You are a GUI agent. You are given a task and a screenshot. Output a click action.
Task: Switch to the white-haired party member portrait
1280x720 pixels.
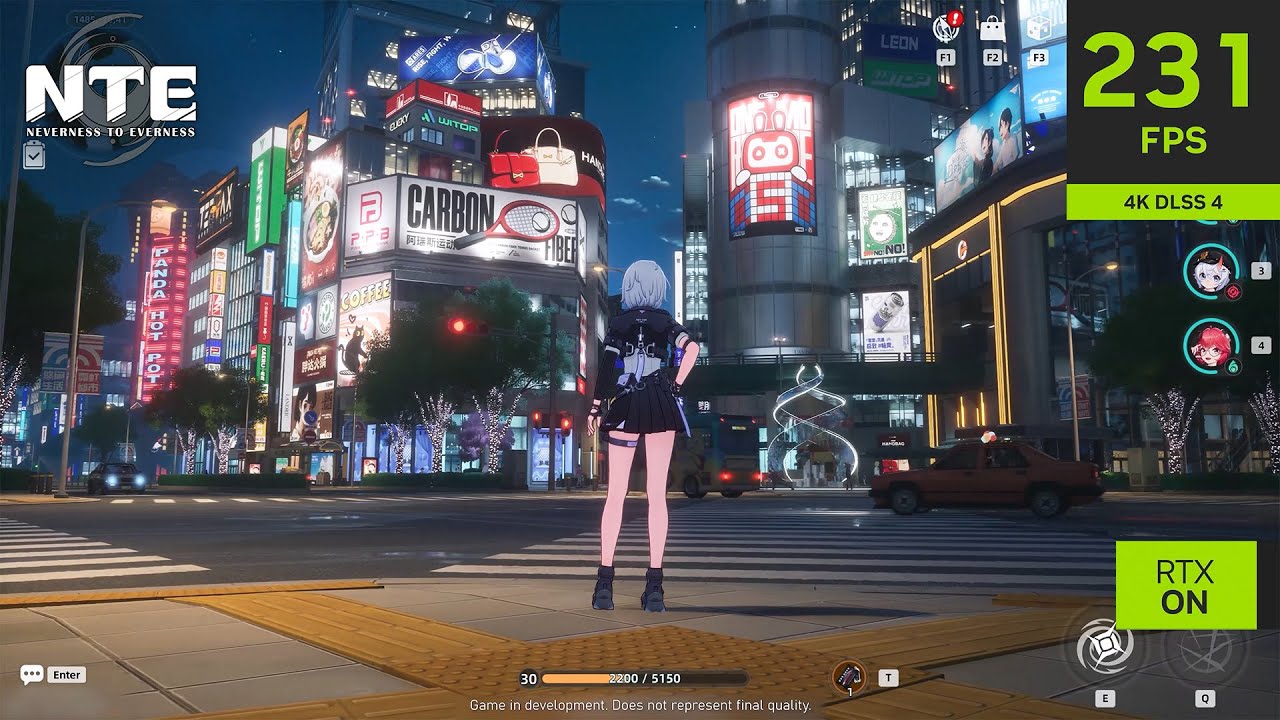pyautogui.click(x=1211, y=271)
